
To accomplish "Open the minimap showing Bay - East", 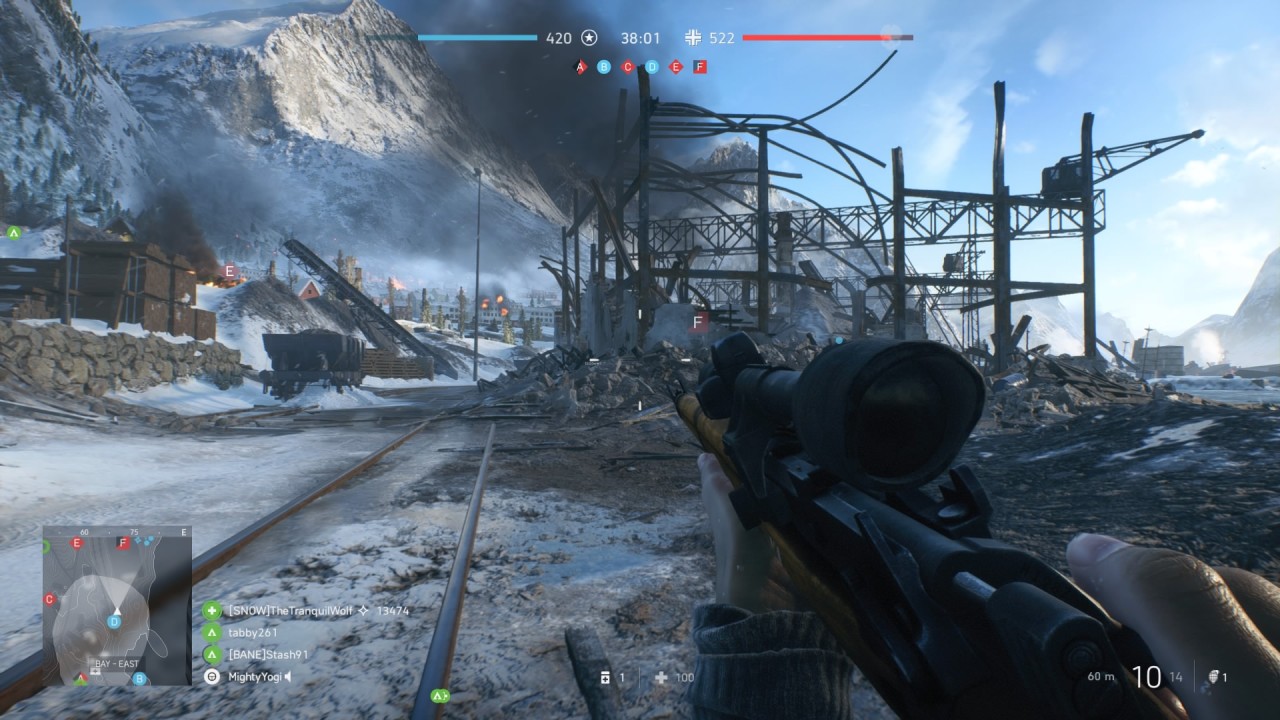I will click(x=117, y=606).
